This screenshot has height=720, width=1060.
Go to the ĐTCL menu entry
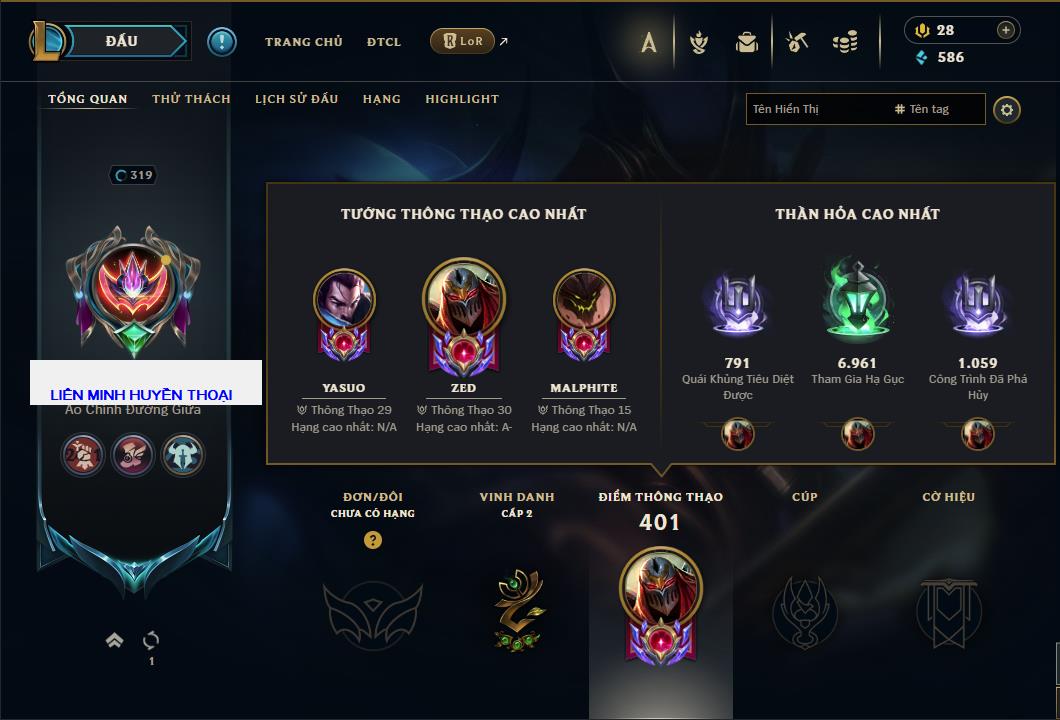[x=383, y=42]
